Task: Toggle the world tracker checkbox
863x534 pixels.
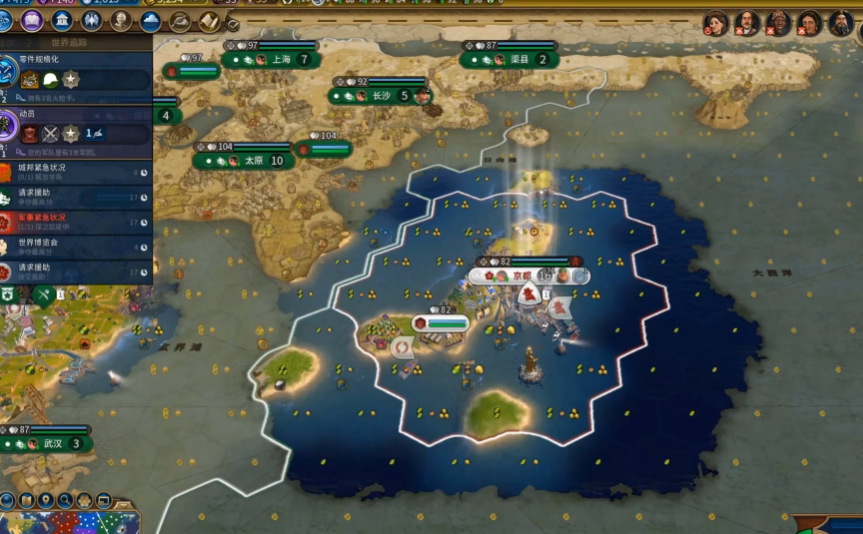Action: tap(232, 24)
